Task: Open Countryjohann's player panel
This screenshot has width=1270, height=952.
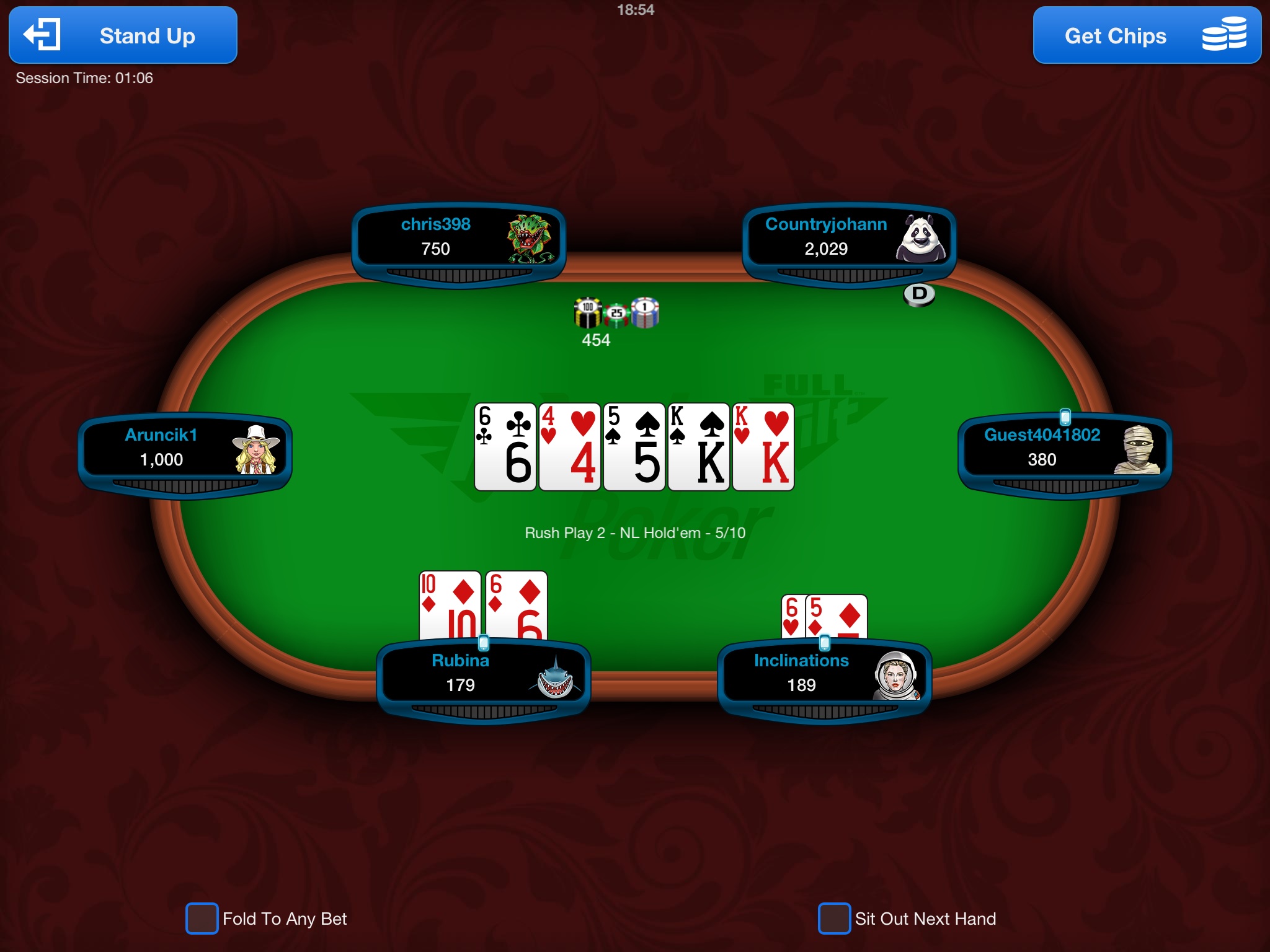Action: click(849, 238)
